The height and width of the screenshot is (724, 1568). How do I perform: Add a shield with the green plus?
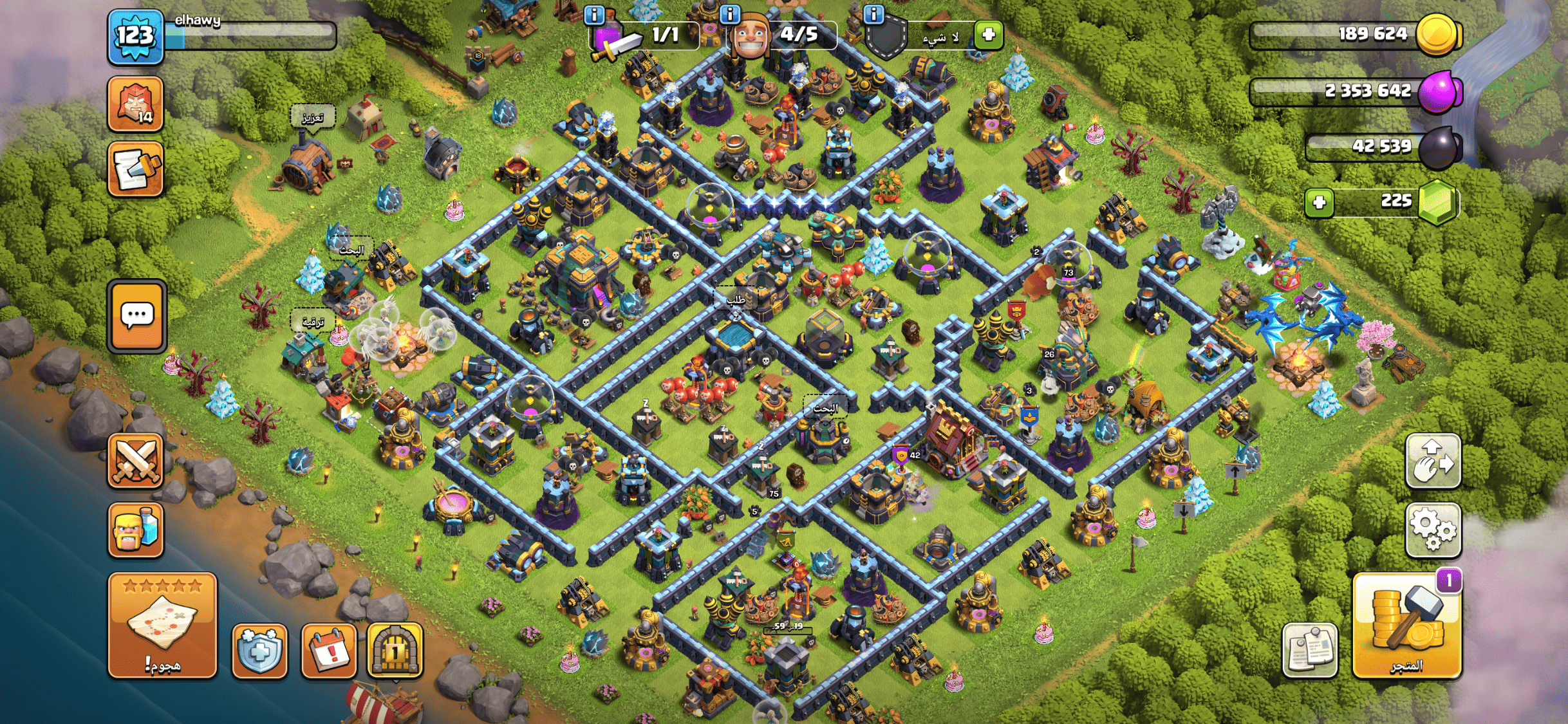[x=989, y=34]
